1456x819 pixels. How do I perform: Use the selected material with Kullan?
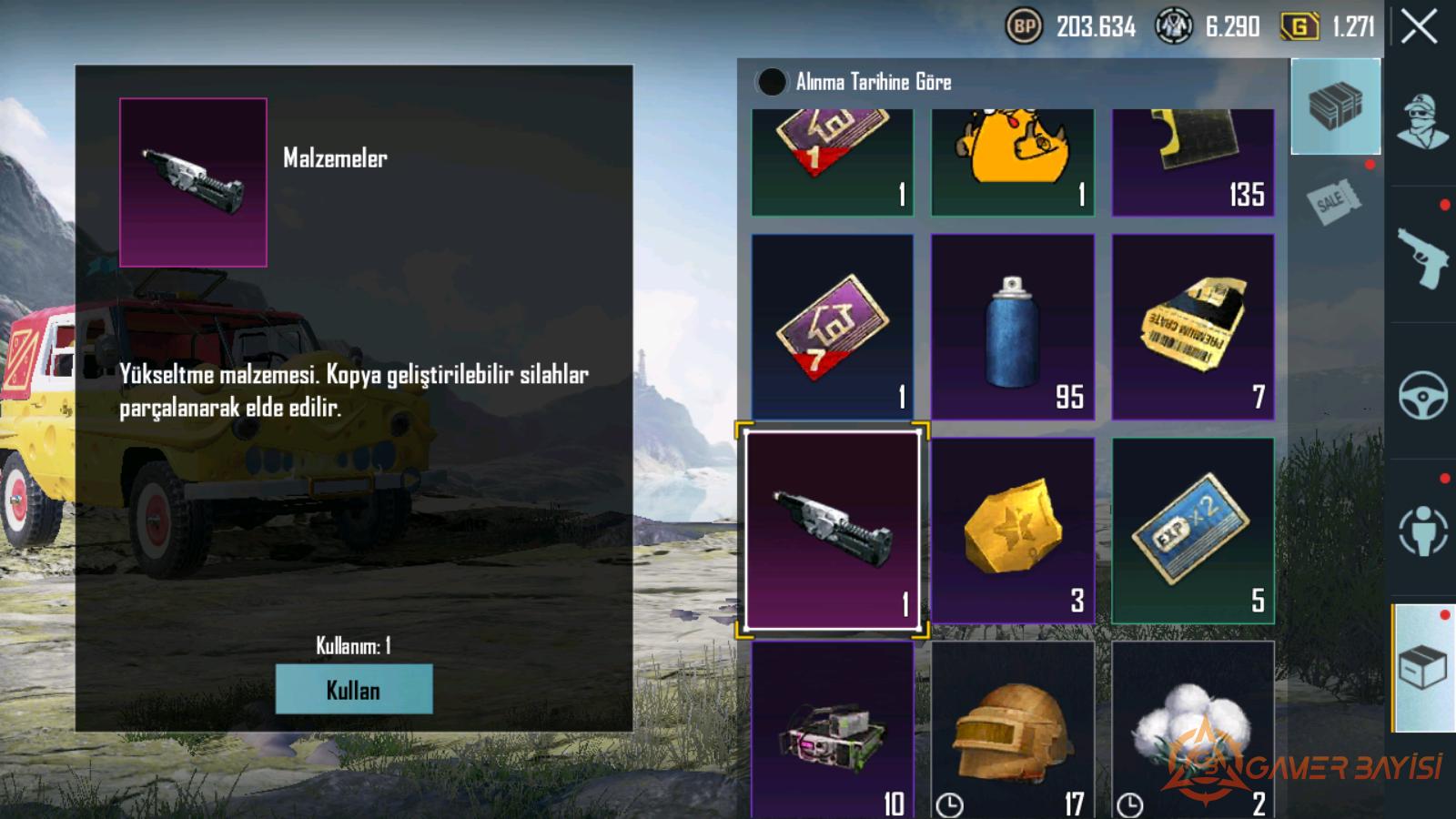click(x=353, y=689)
